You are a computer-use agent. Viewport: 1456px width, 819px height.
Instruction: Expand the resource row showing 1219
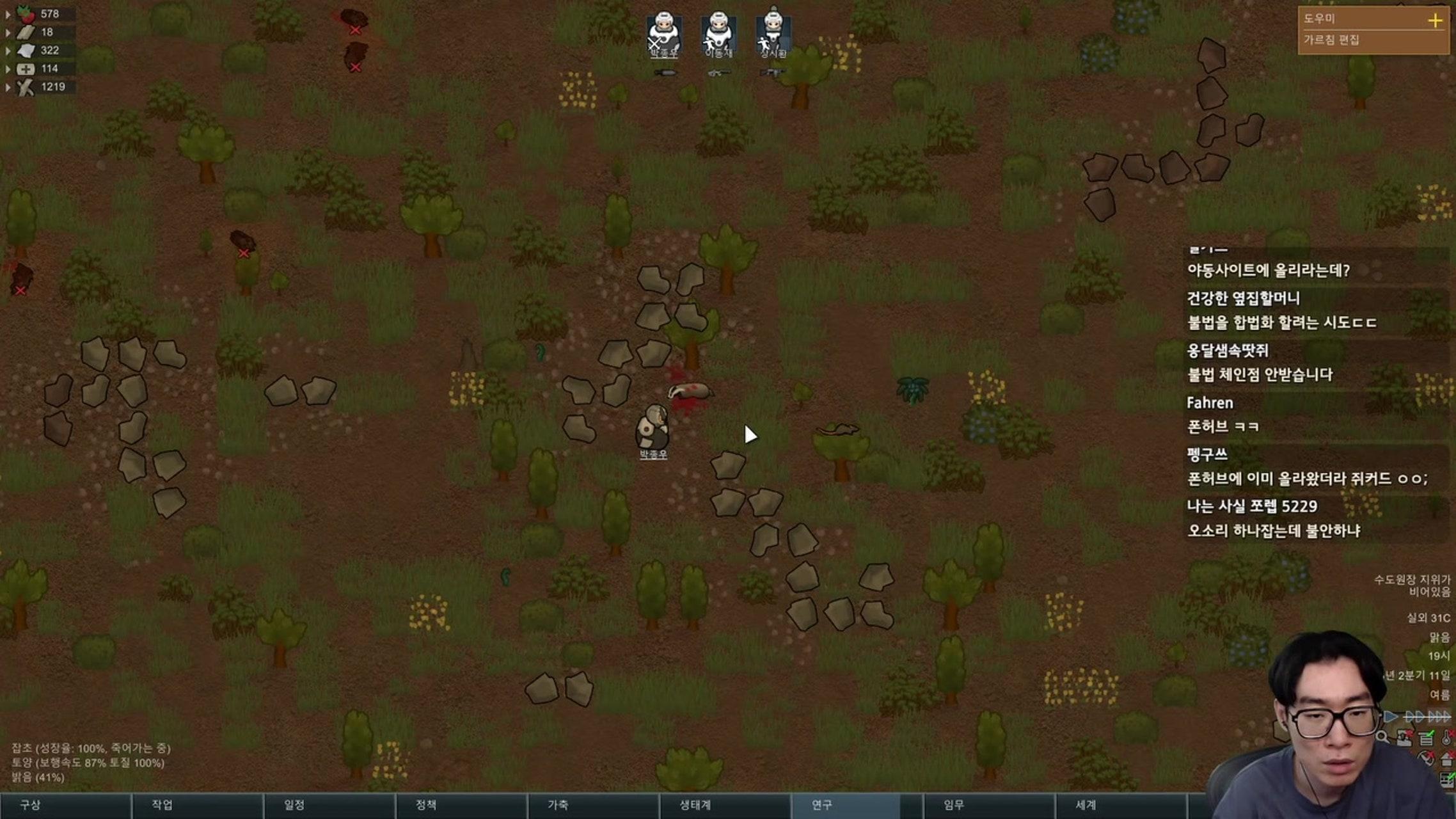8,87
